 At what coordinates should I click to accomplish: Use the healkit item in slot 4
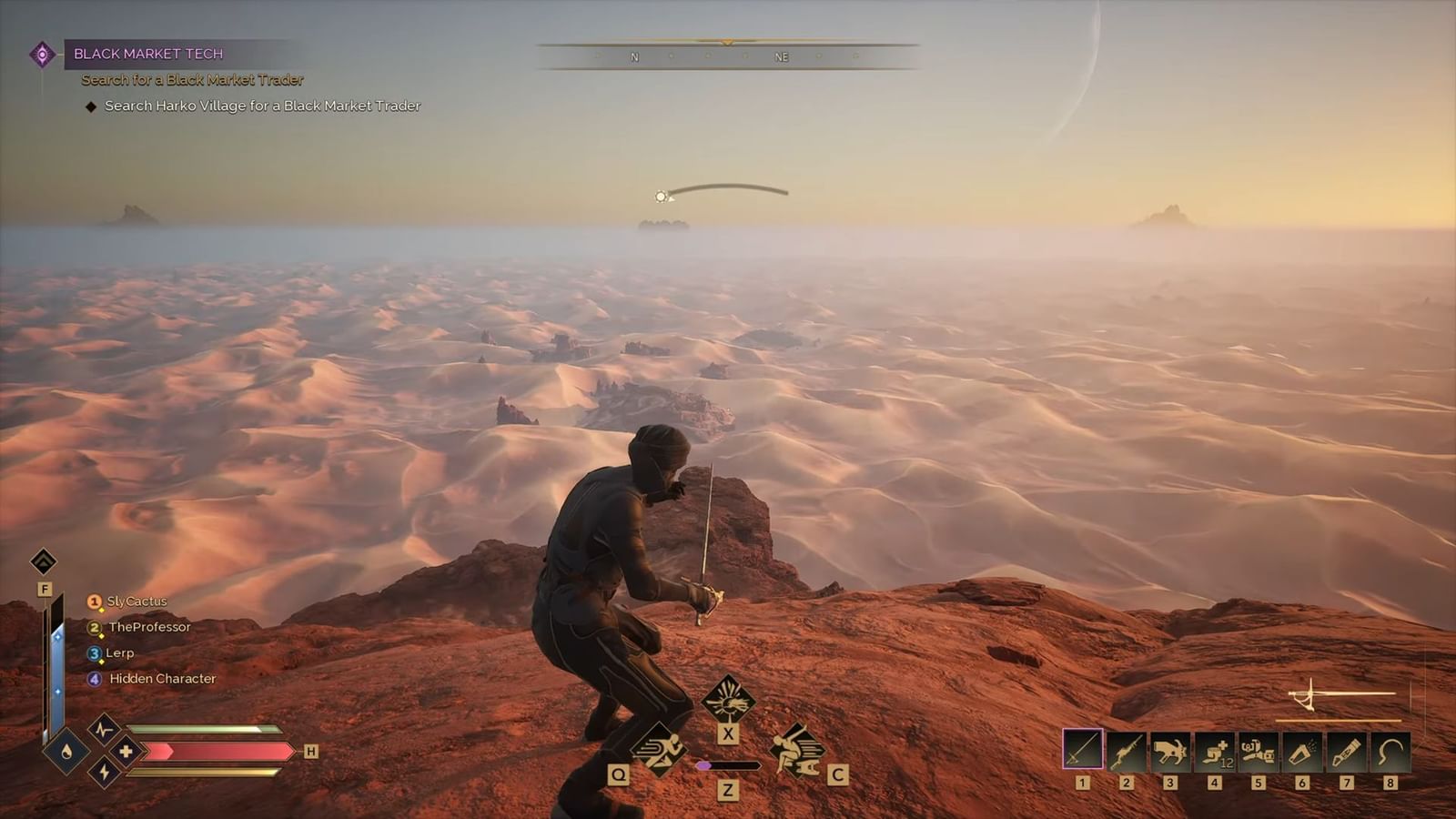[1217, 748]
